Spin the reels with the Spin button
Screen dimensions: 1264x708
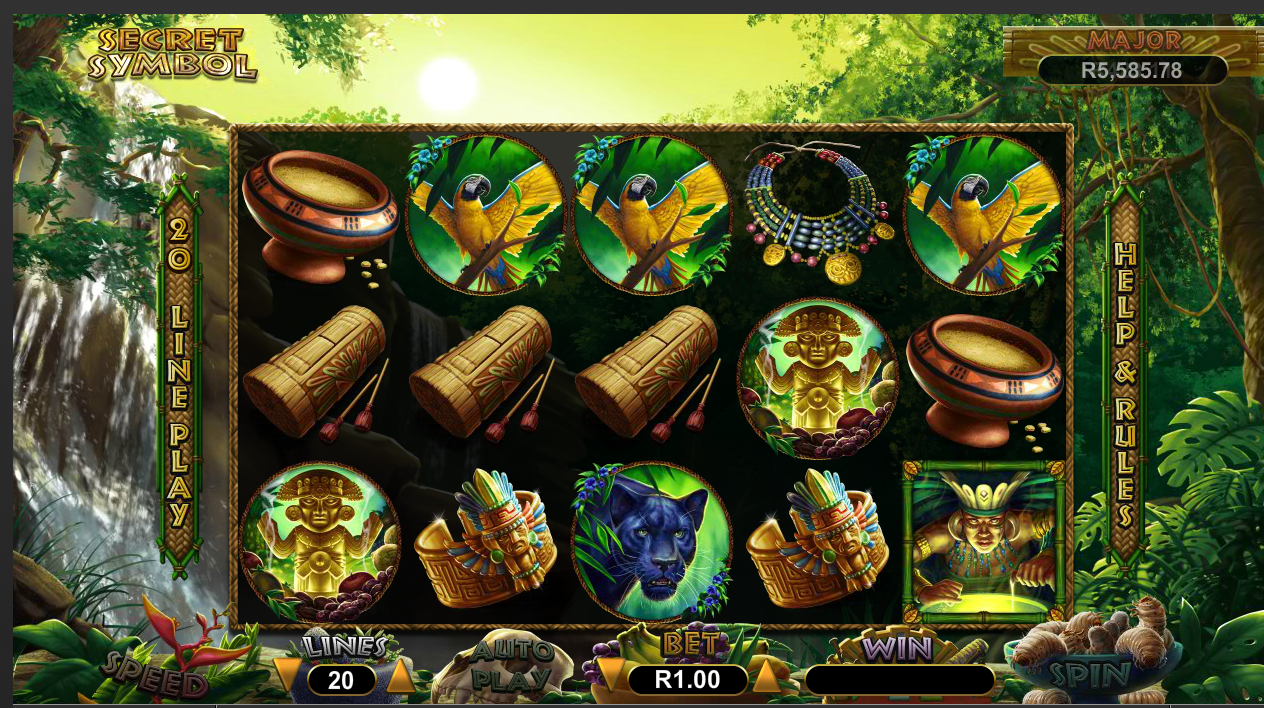point(1091,672)
